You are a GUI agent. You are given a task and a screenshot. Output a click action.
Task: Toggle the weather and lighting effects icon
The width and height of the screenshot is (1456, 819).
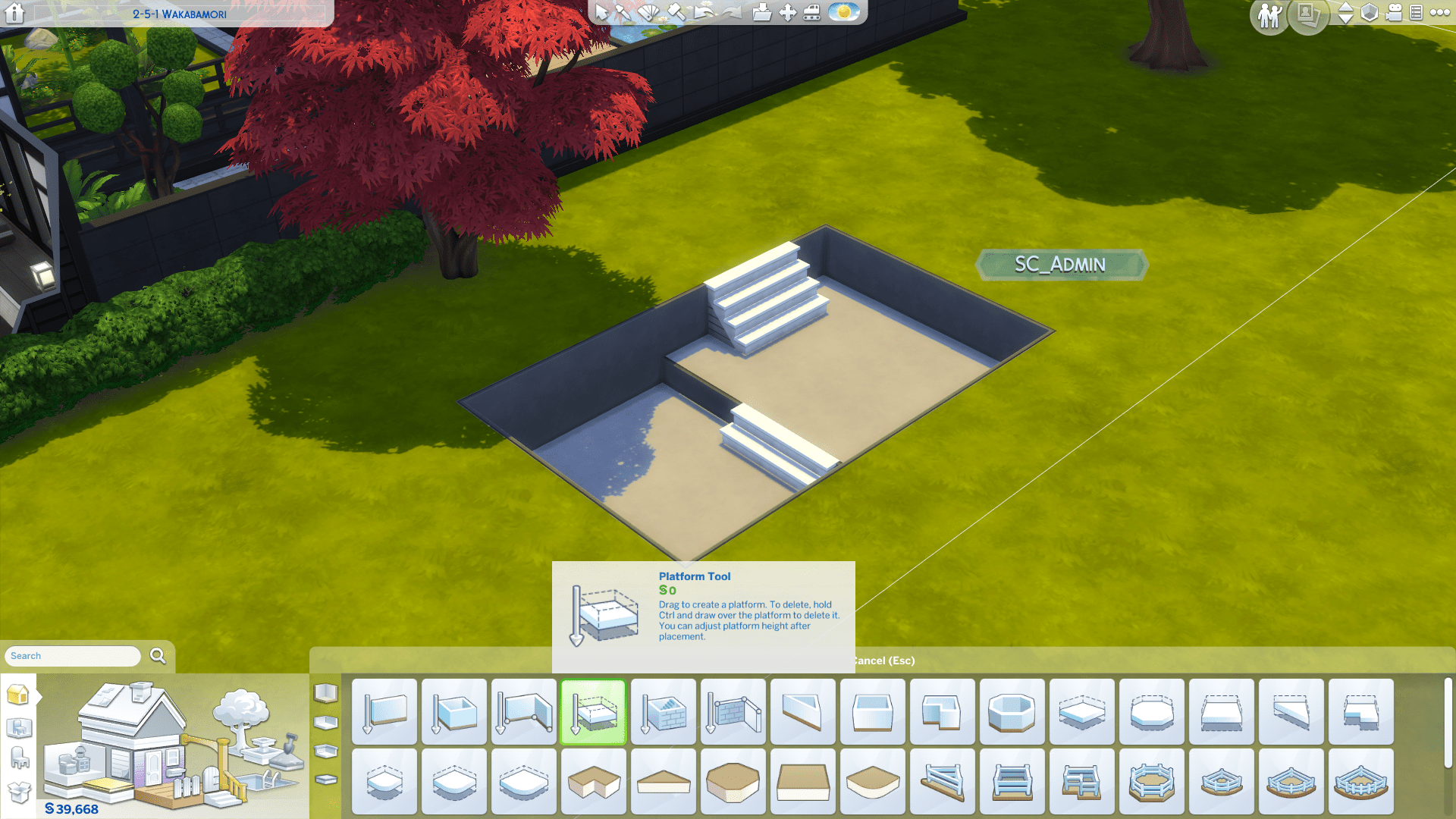(844, 13)
